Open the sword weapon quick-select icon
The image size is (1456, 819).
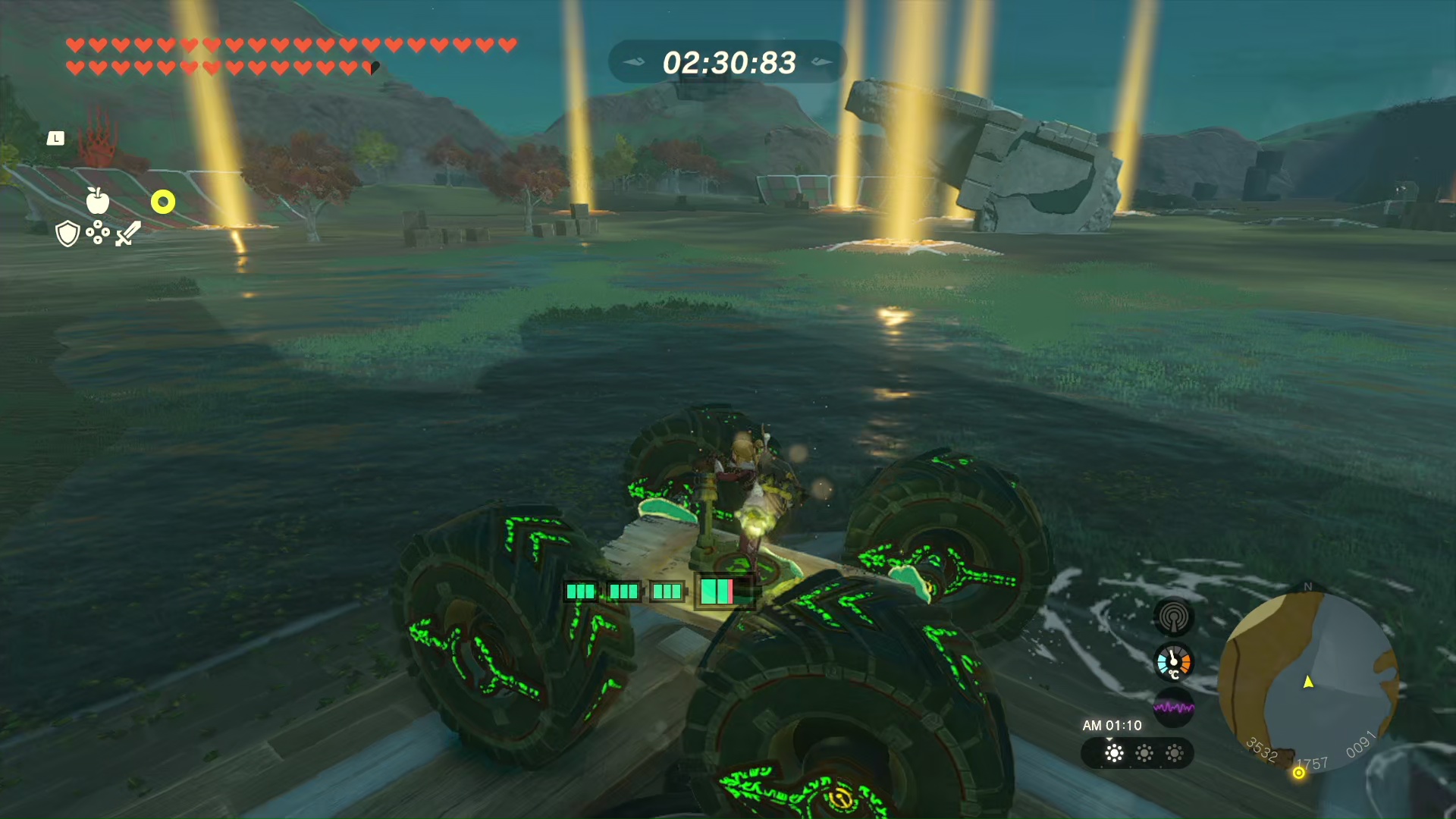click(128, 234)
